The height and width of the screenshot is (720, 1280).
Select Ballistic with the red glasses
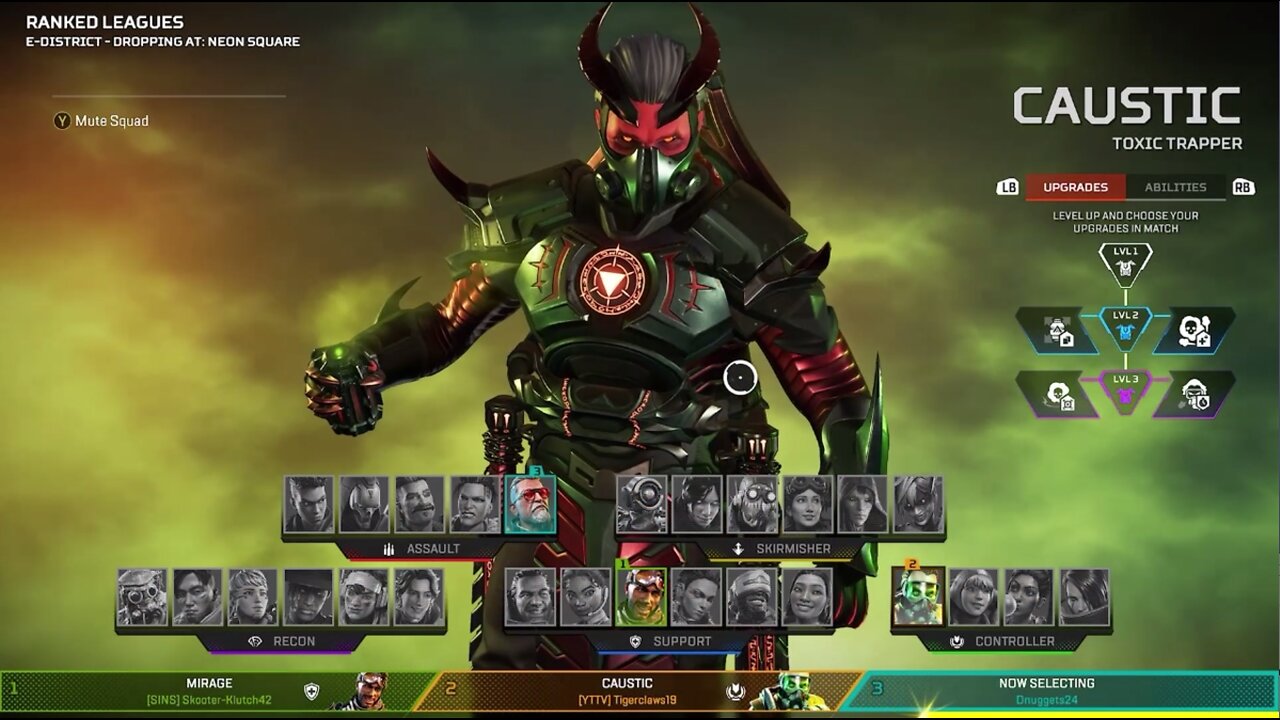point(530,504)
